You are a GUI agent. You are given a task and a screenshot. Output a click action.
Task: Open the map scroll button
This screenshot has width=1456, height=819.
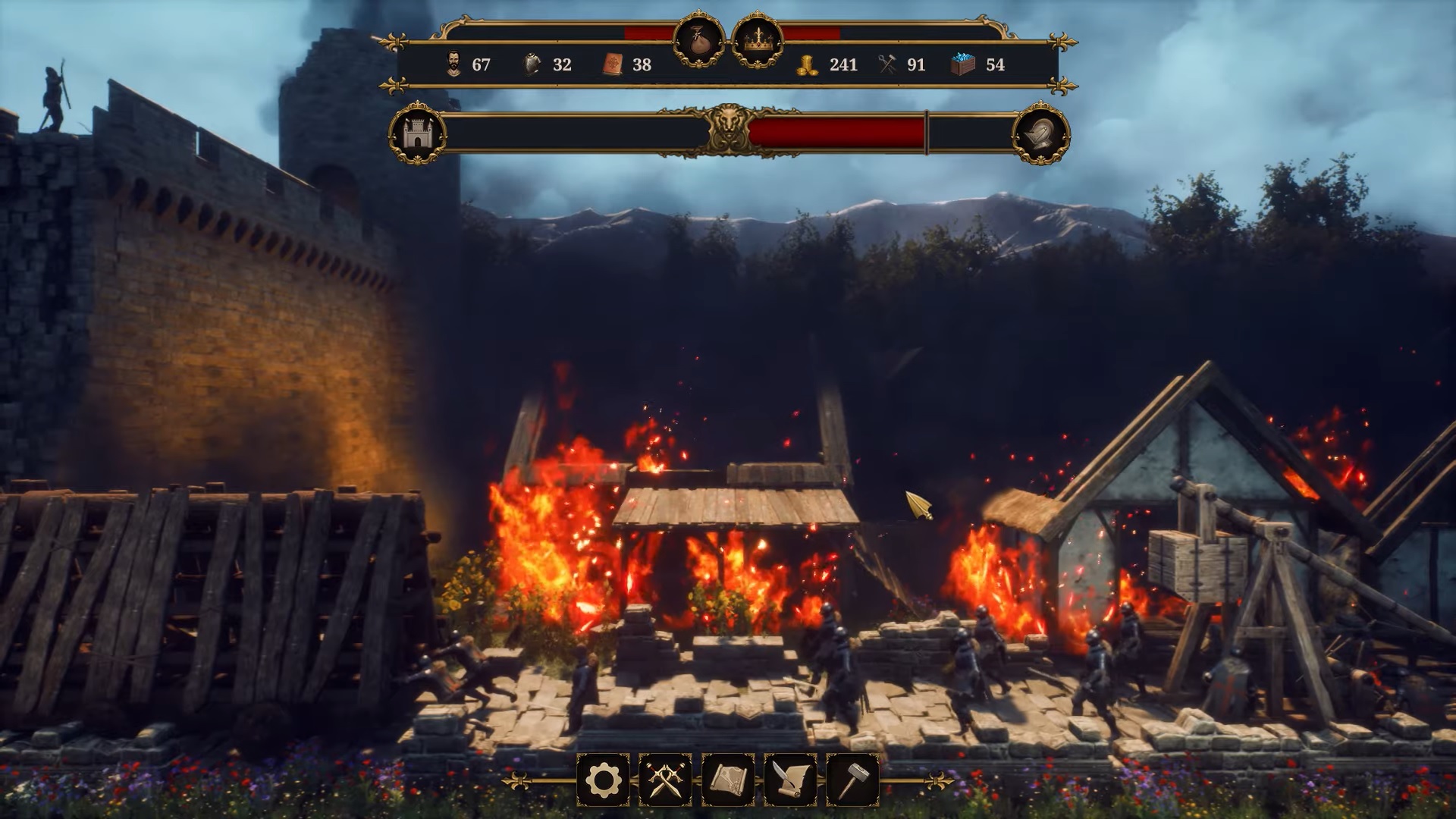(x=728, y=779)
